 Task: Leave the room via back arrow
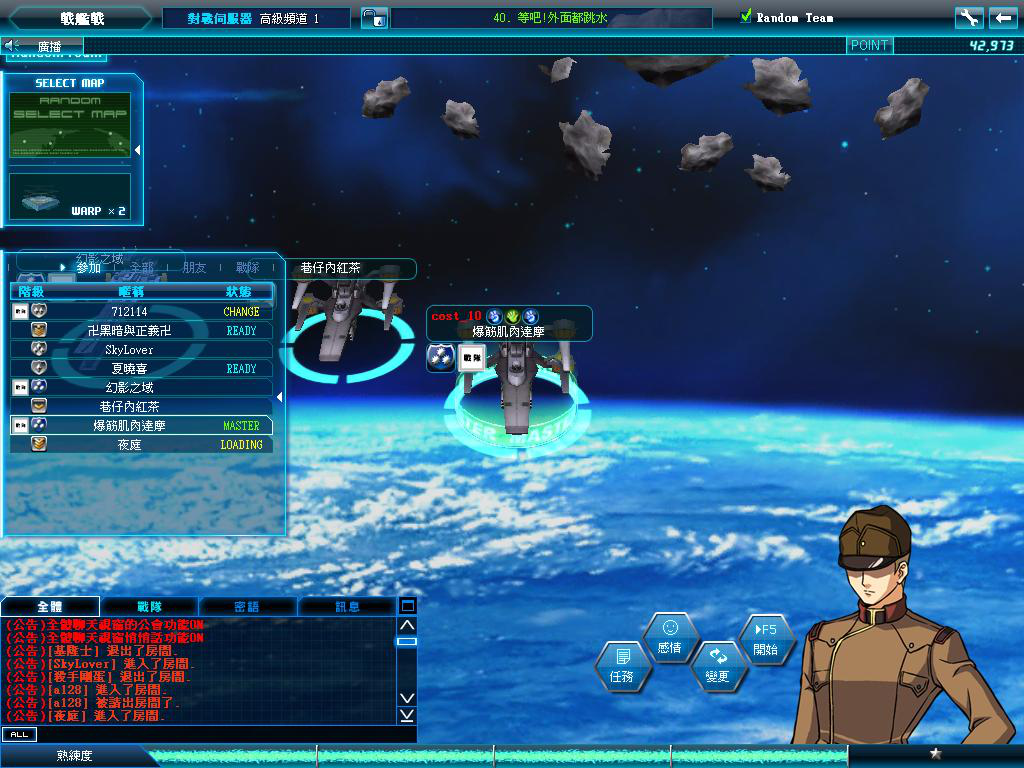point(1003,18)
